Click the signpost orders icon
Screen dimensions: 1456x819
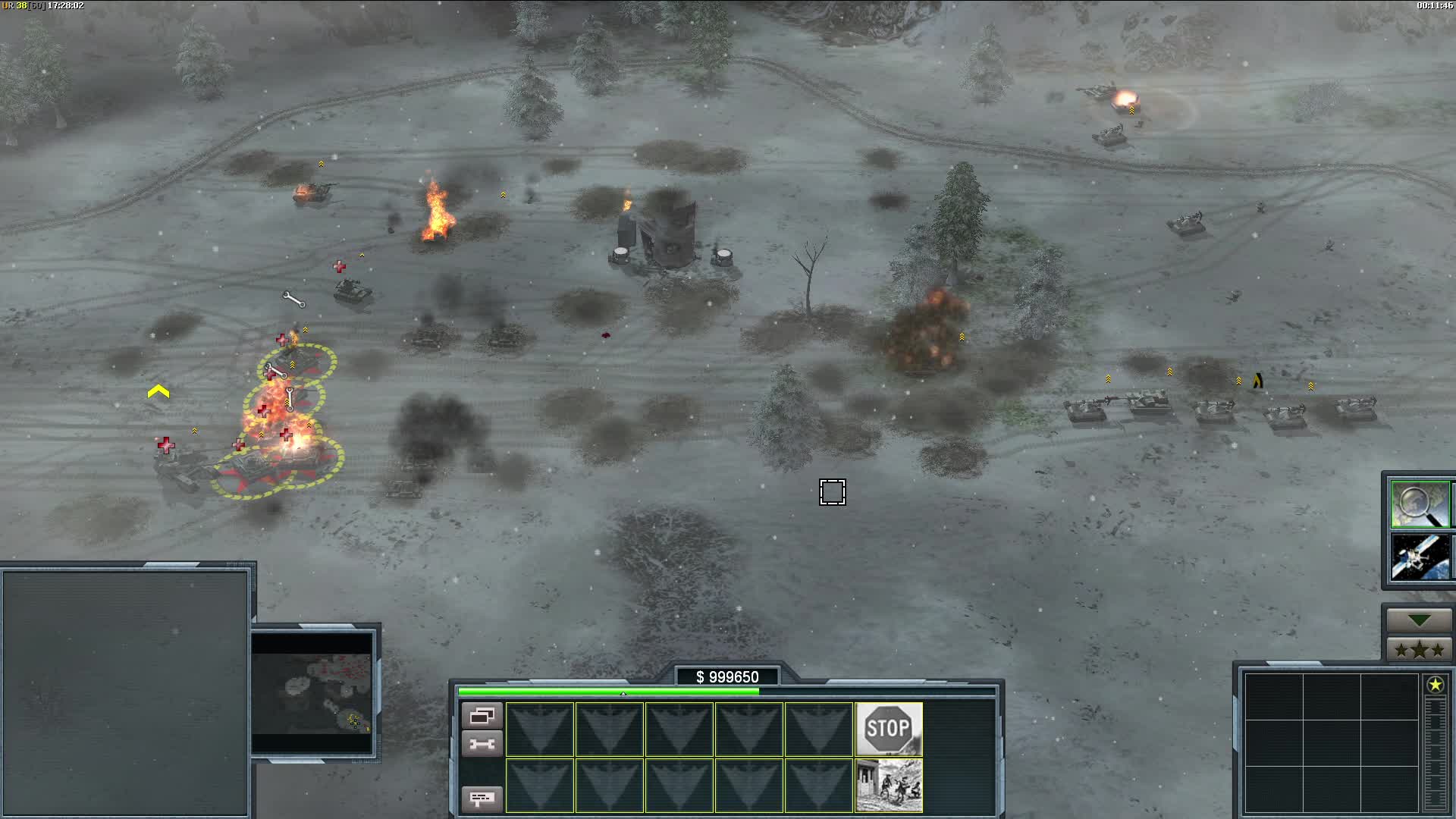[x=483, y=799]
